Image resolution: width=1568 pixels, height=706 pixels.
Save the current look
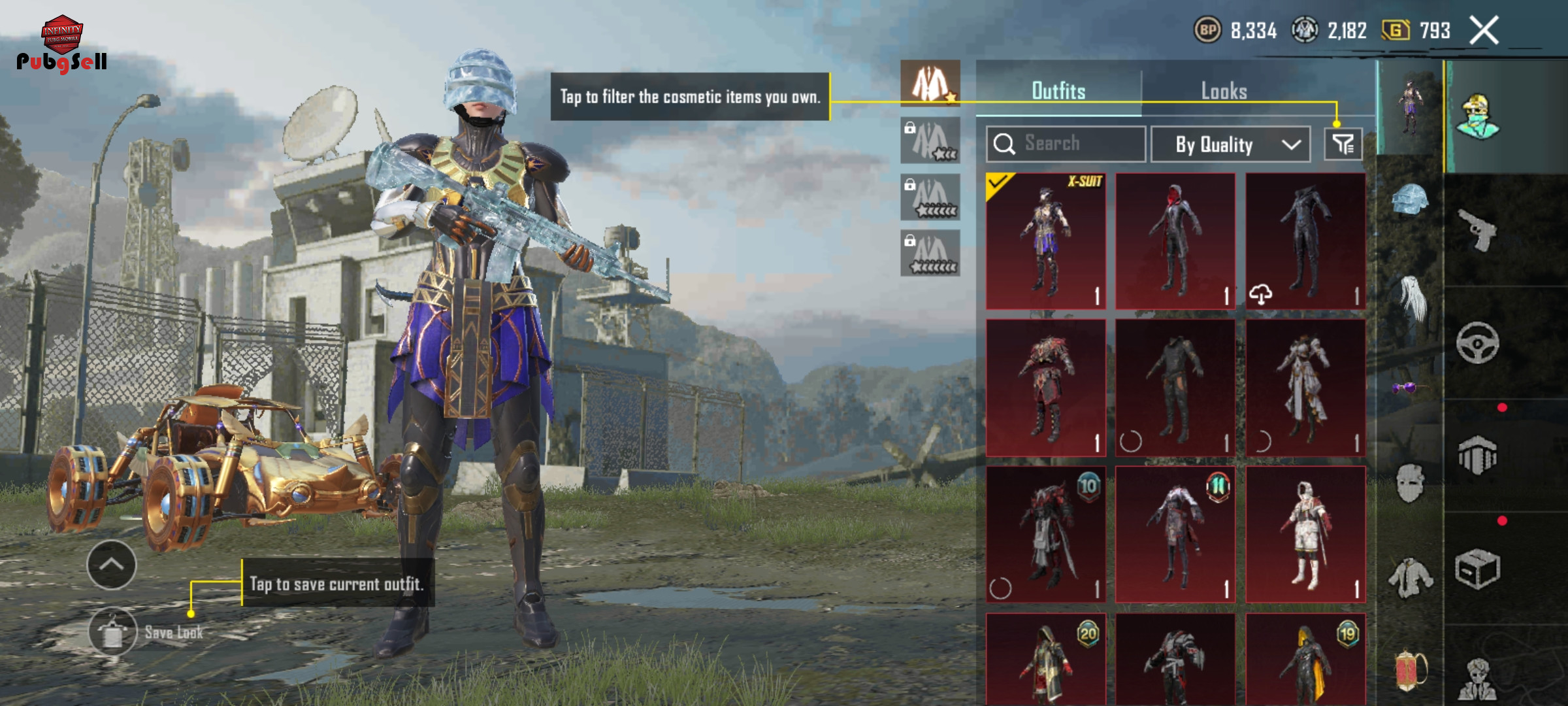(113, 632)
